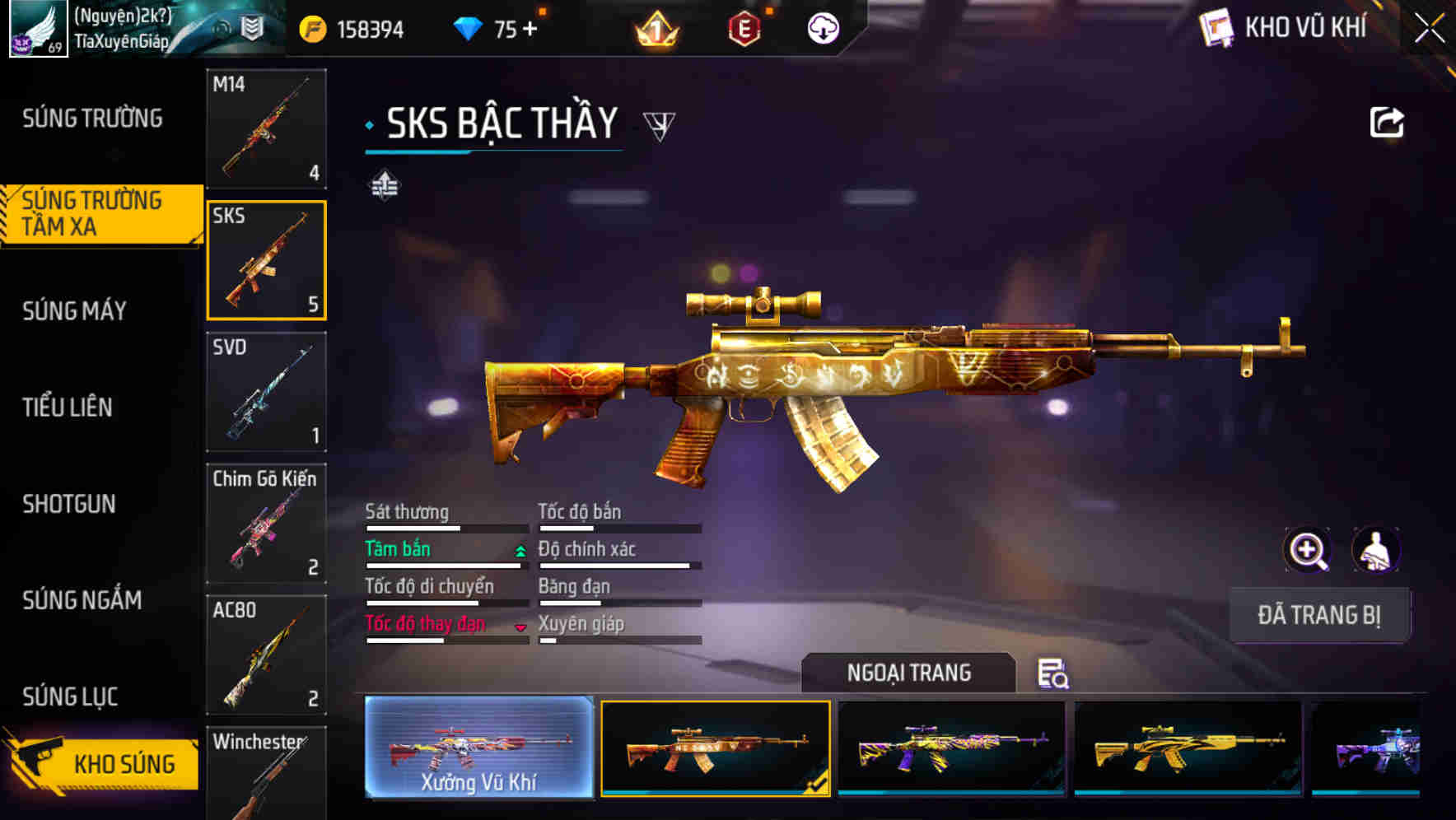Click the share icon near Kho Vũ Khí
This screenshot has width=1456, height=820.
click(1388, 121)
